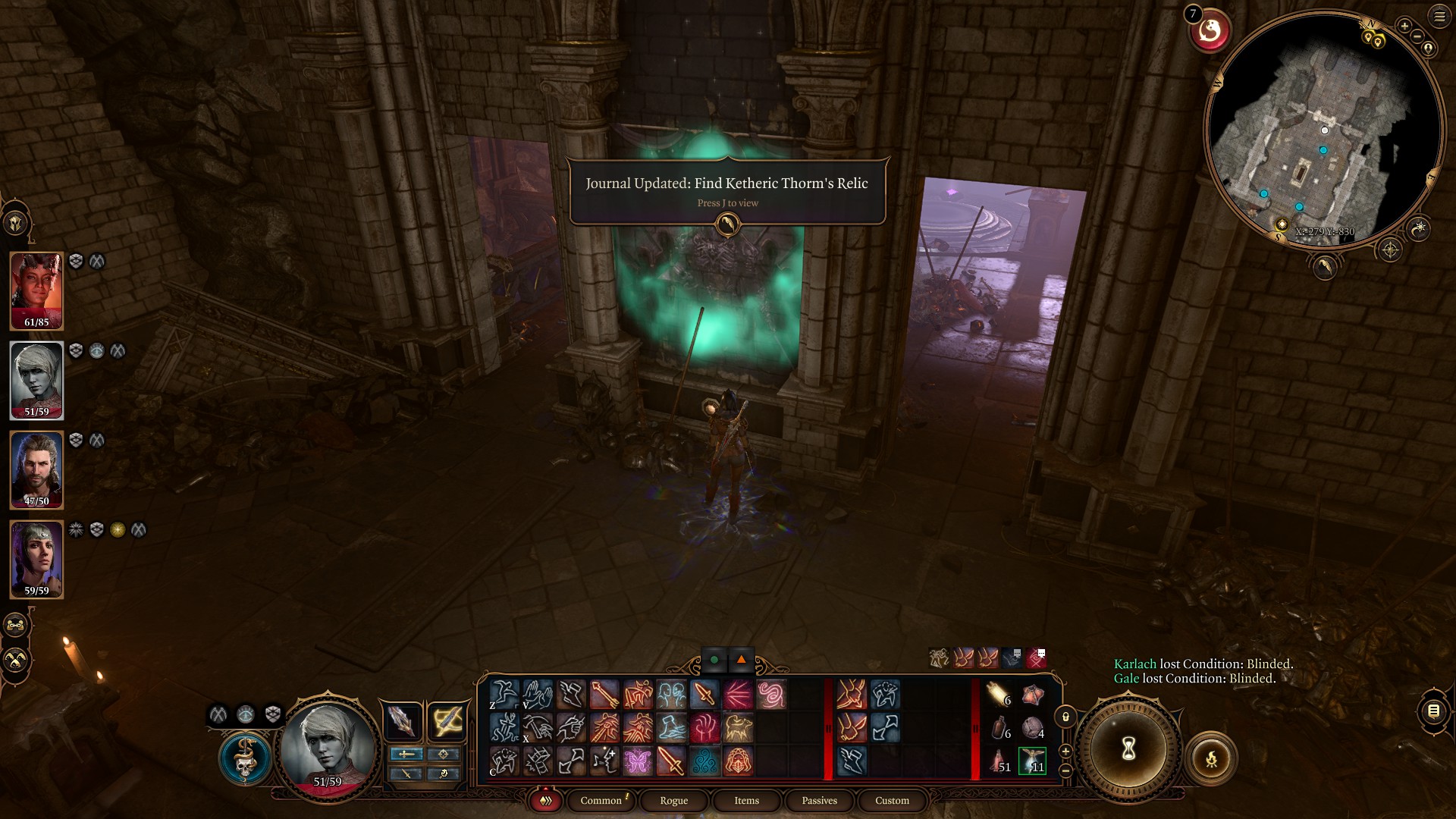Switch to the Passives tab

[x=818, y=800]
